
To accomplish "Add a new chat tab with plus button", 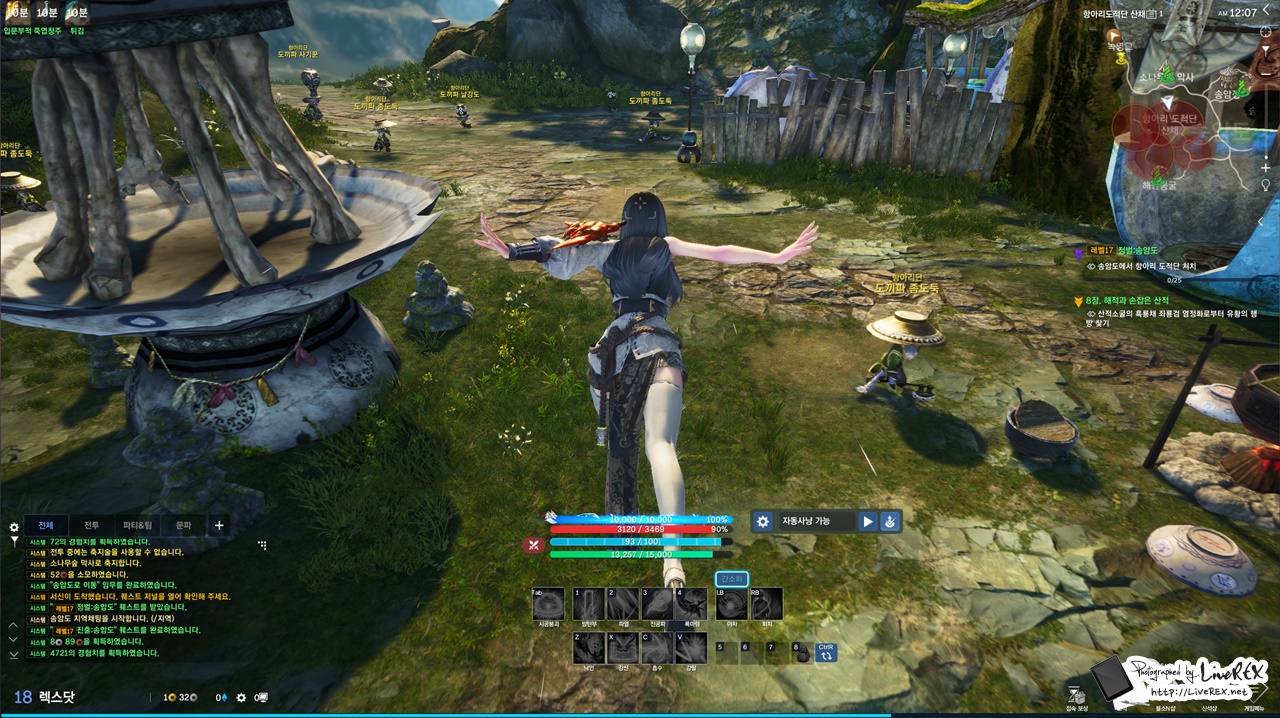I will 219,525.
